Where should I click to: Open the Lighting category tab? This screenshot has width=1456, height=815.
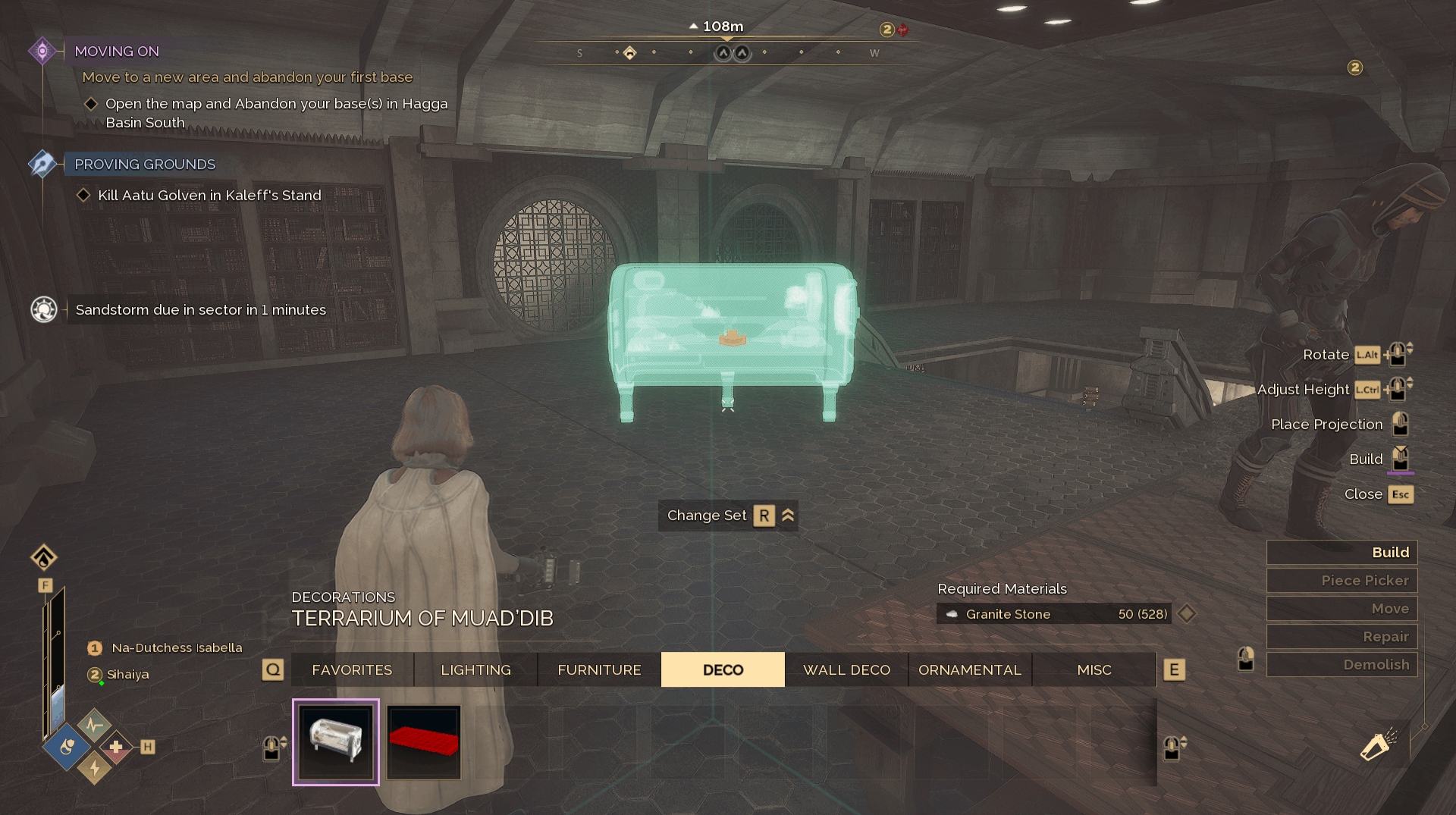pyautogui.click(x=475, y=670)
